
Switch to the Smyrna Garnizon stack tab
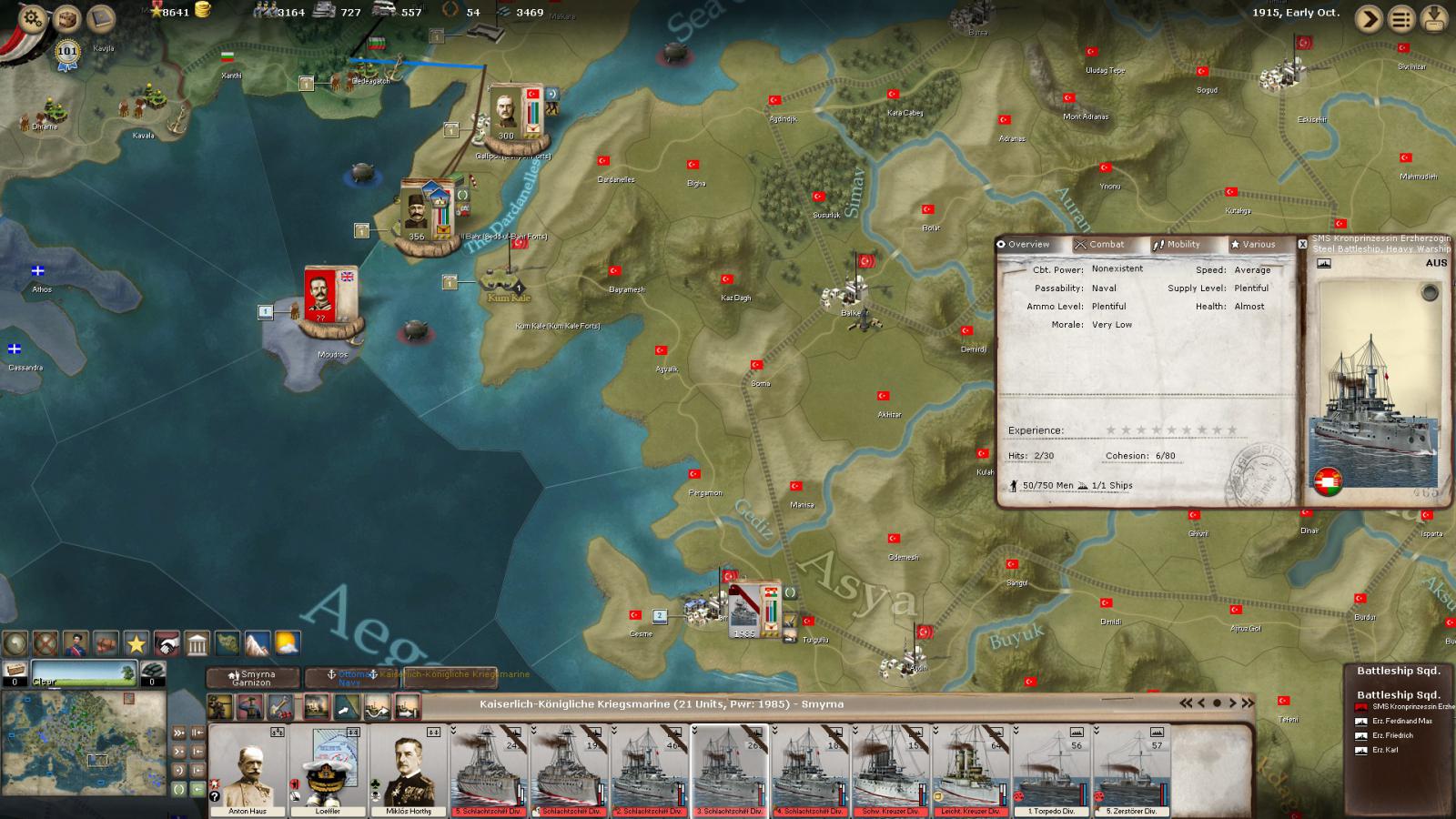click(x=252, y=678)
